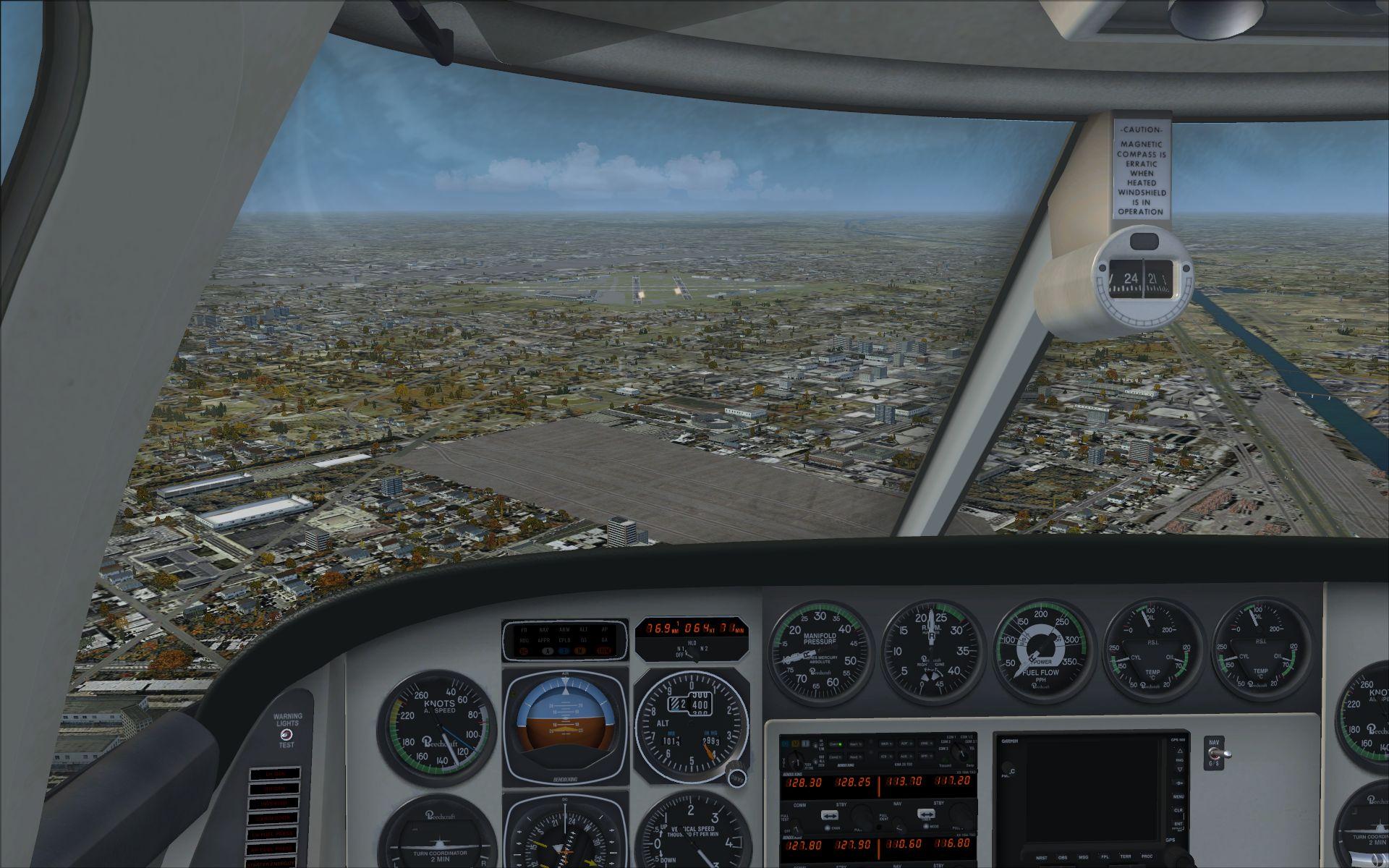Viewport: 1389px width, 868px height.
Task: Flip the NAV/GPS toggle switch
Action: [x=1217, y=754]
